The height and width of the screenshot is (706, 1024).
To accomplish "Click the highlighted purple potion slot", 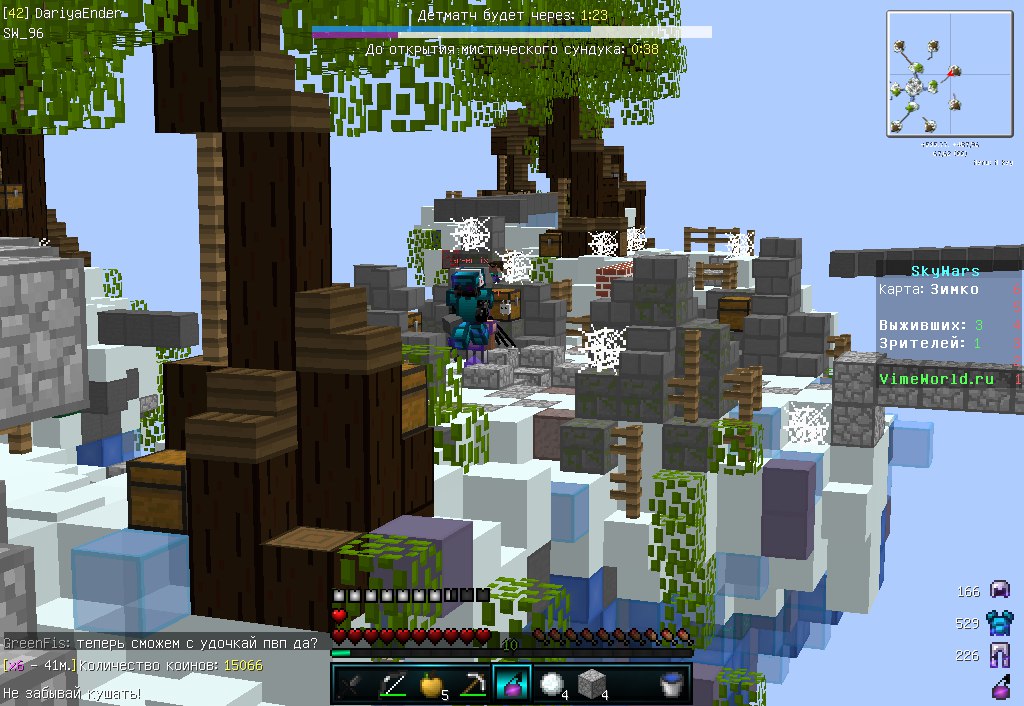I will (513, 684).
